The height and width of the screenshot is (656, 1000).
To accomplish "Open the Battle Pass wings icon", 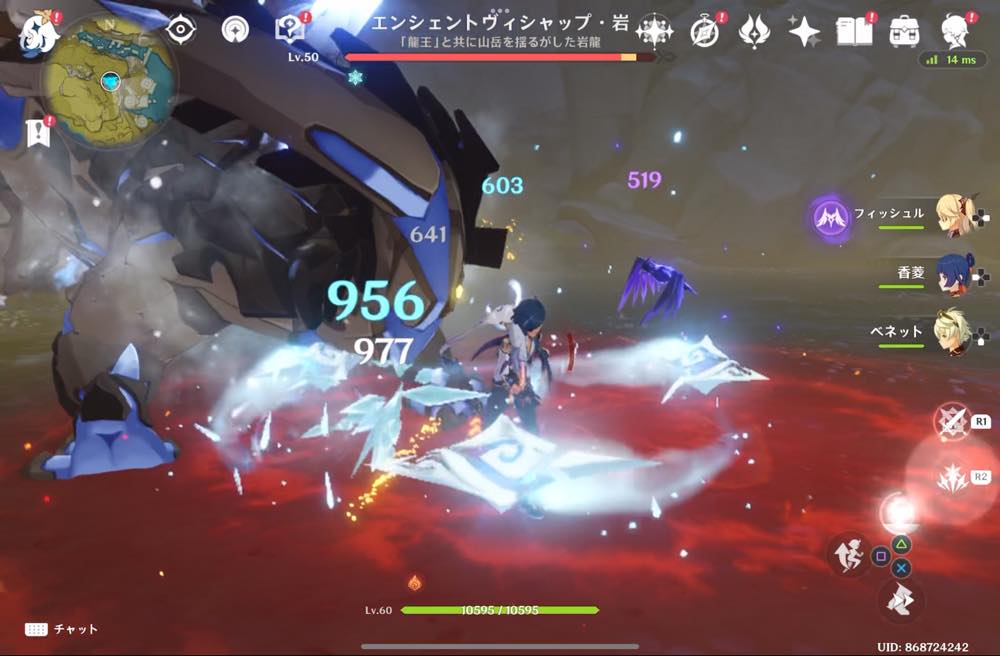I will point(754,32).
